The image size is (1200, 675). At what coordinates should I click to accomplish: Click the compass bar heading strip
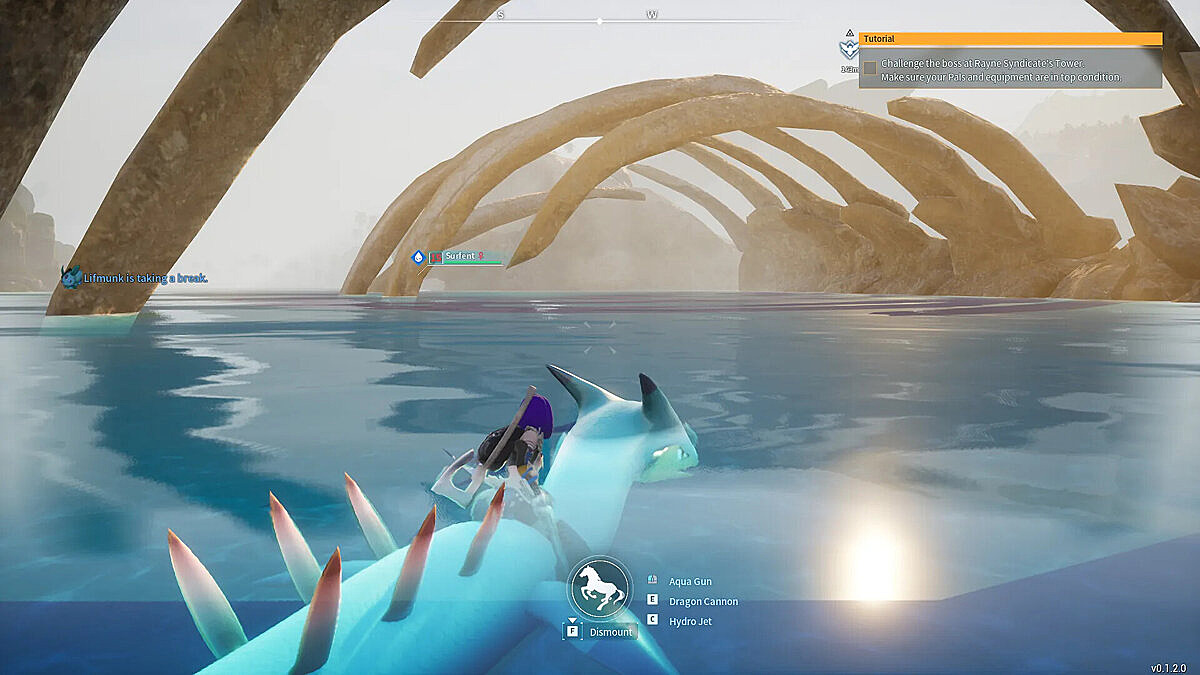(x=600, y=20)
